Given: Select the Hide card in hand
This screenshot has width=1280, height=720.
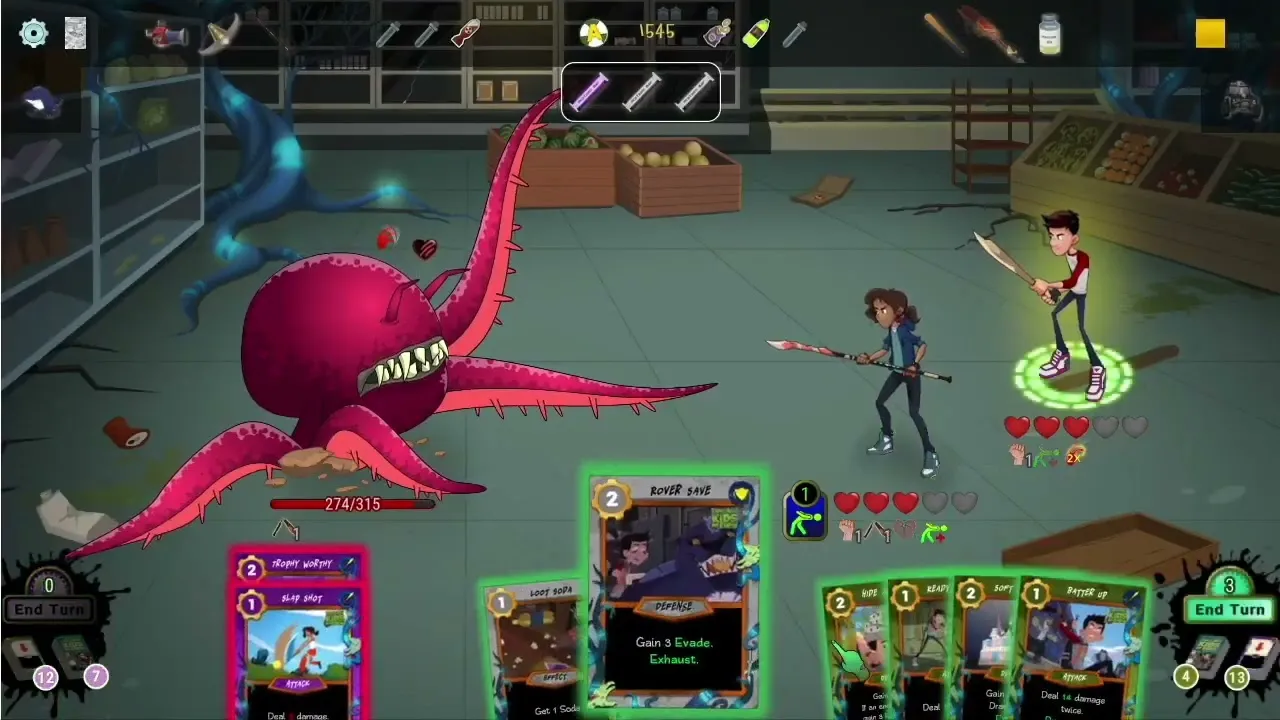Looking at the screenshot, I should (x=855, y=645).
